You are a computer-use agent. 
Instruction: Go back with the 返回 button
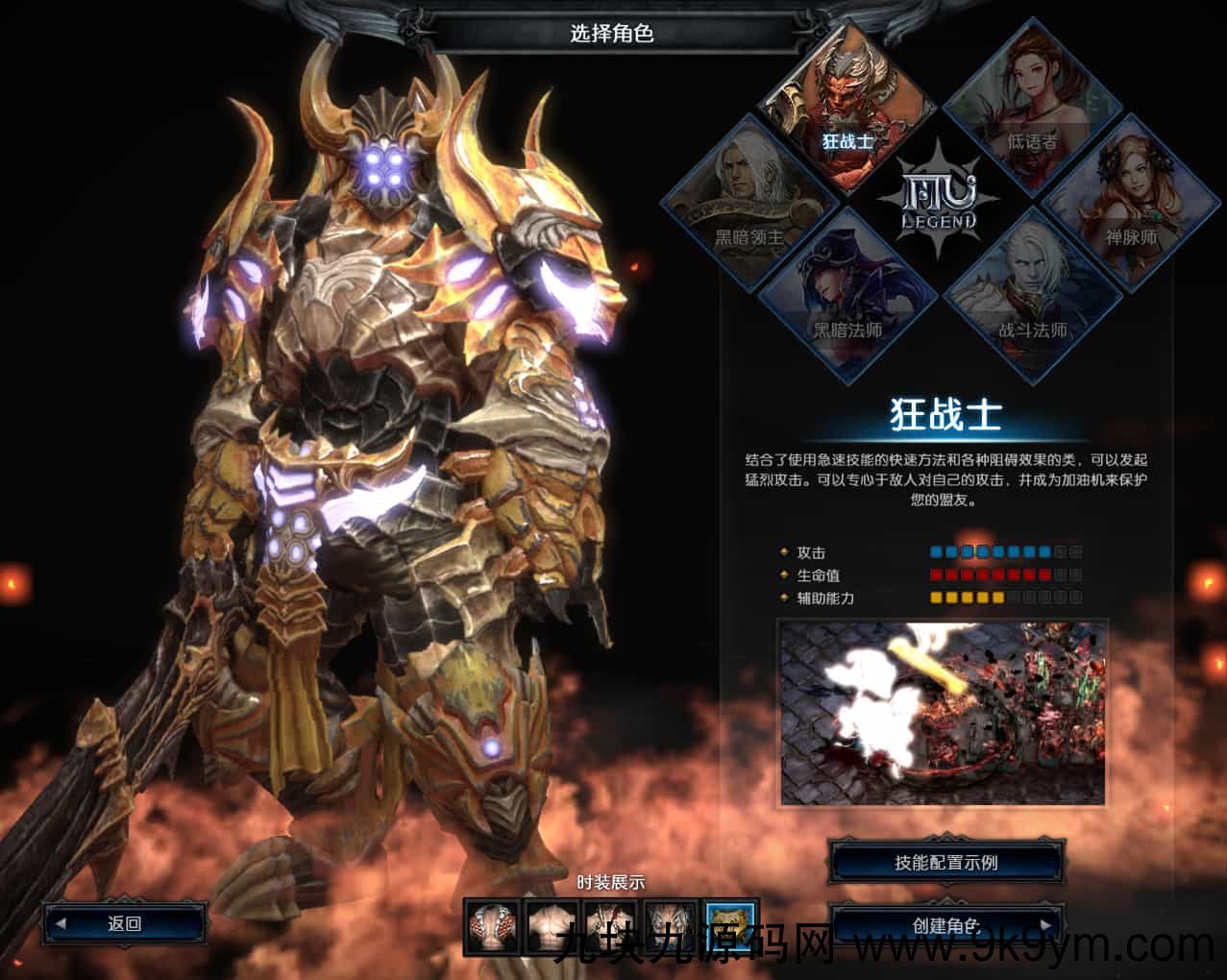pos(125,924)
